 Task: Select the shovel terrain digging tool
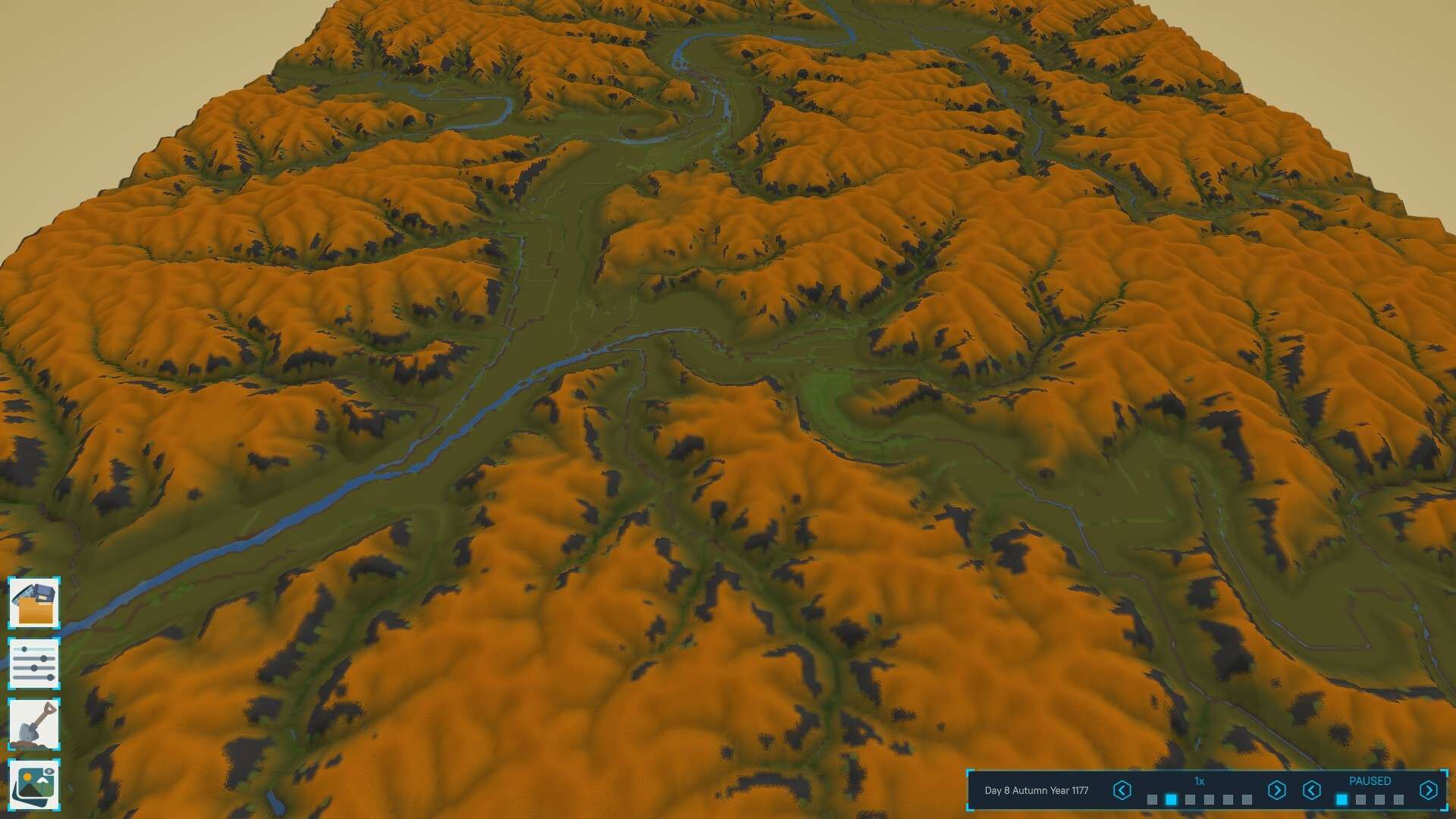coord(34,724)
